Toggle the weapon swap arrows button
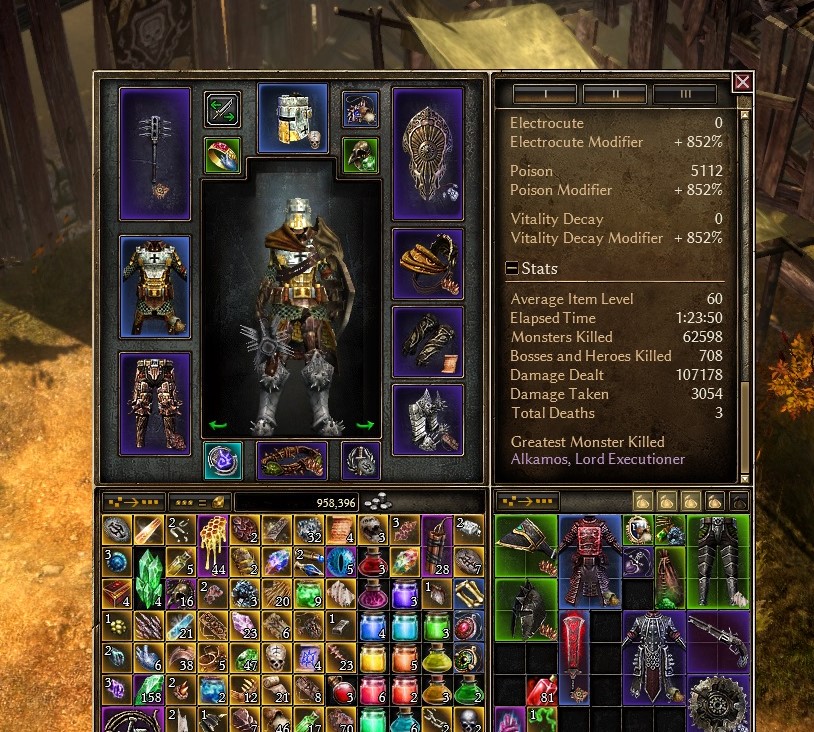The width and height of the screenshot is (814, 732). pos(222,108)
